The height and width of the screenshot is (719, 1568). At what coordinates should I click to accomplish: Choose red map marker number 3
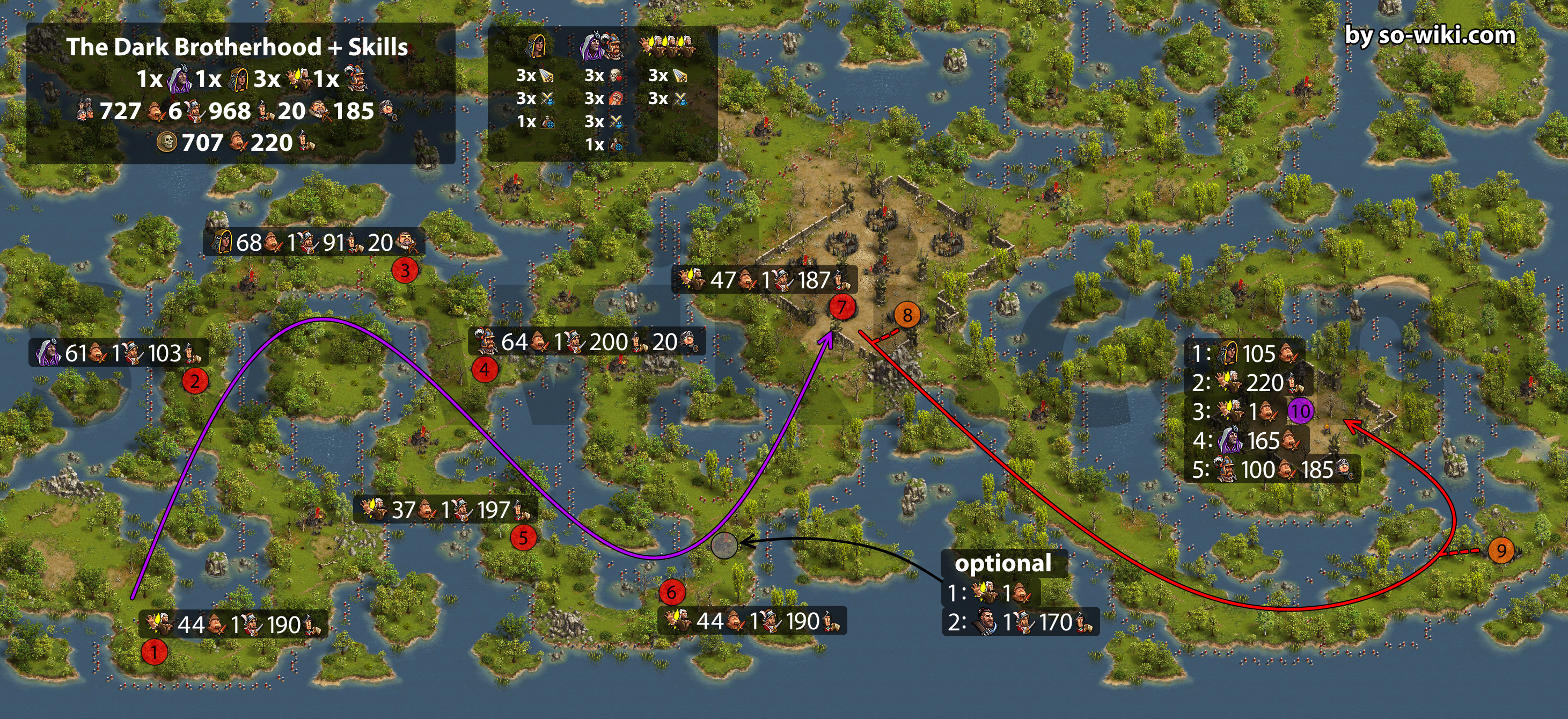tap(405, 270)
